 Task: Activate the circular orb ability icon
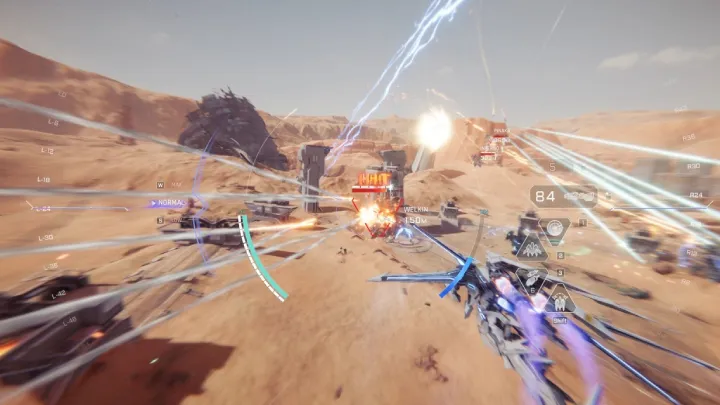(x=553, y=227)
